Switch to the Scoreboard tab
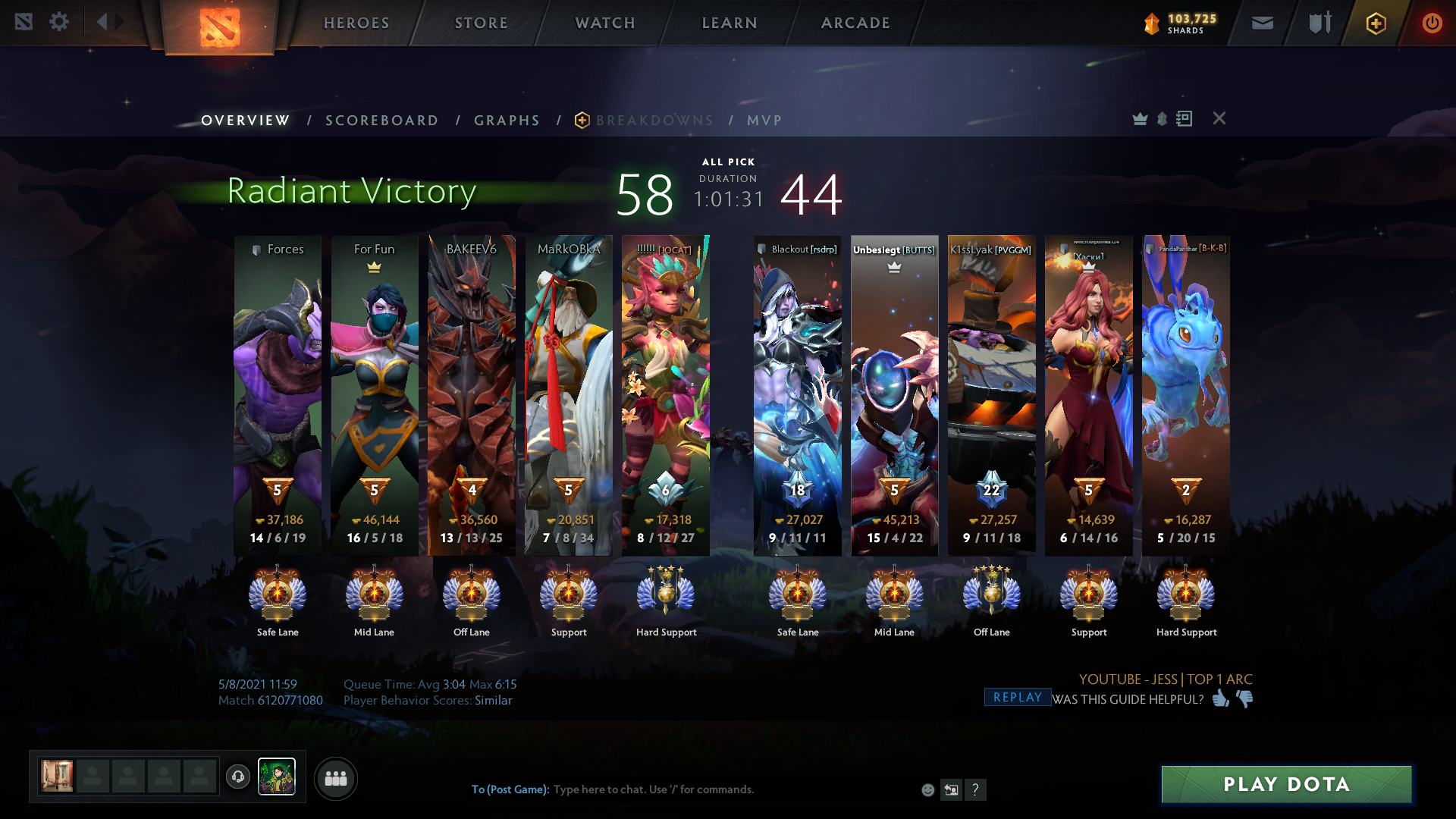The height and width of the screenshot is (819, 1456). click(x=381, y=121)
